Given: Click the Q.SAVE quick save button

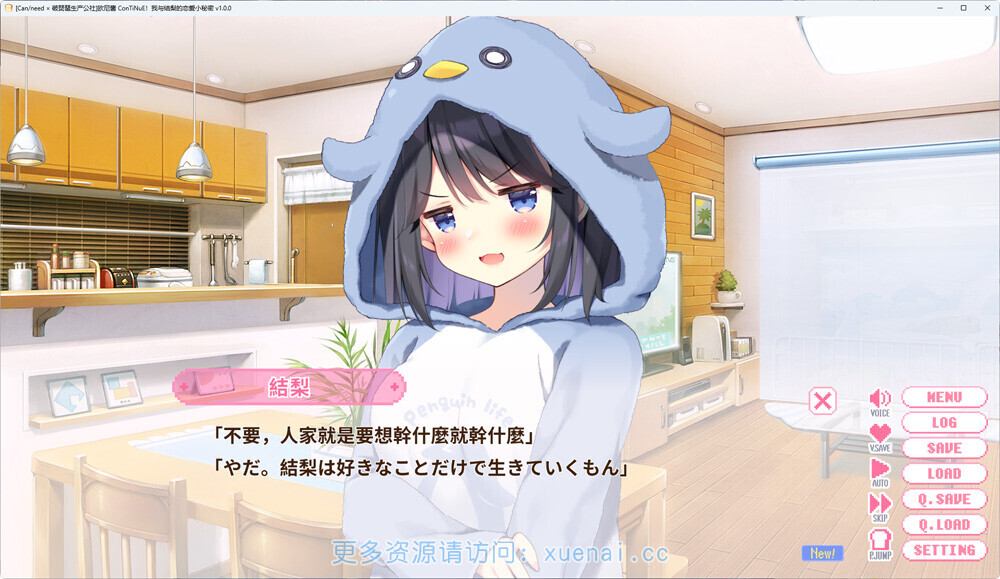Looking at the screenshot, I should [943, 499].
